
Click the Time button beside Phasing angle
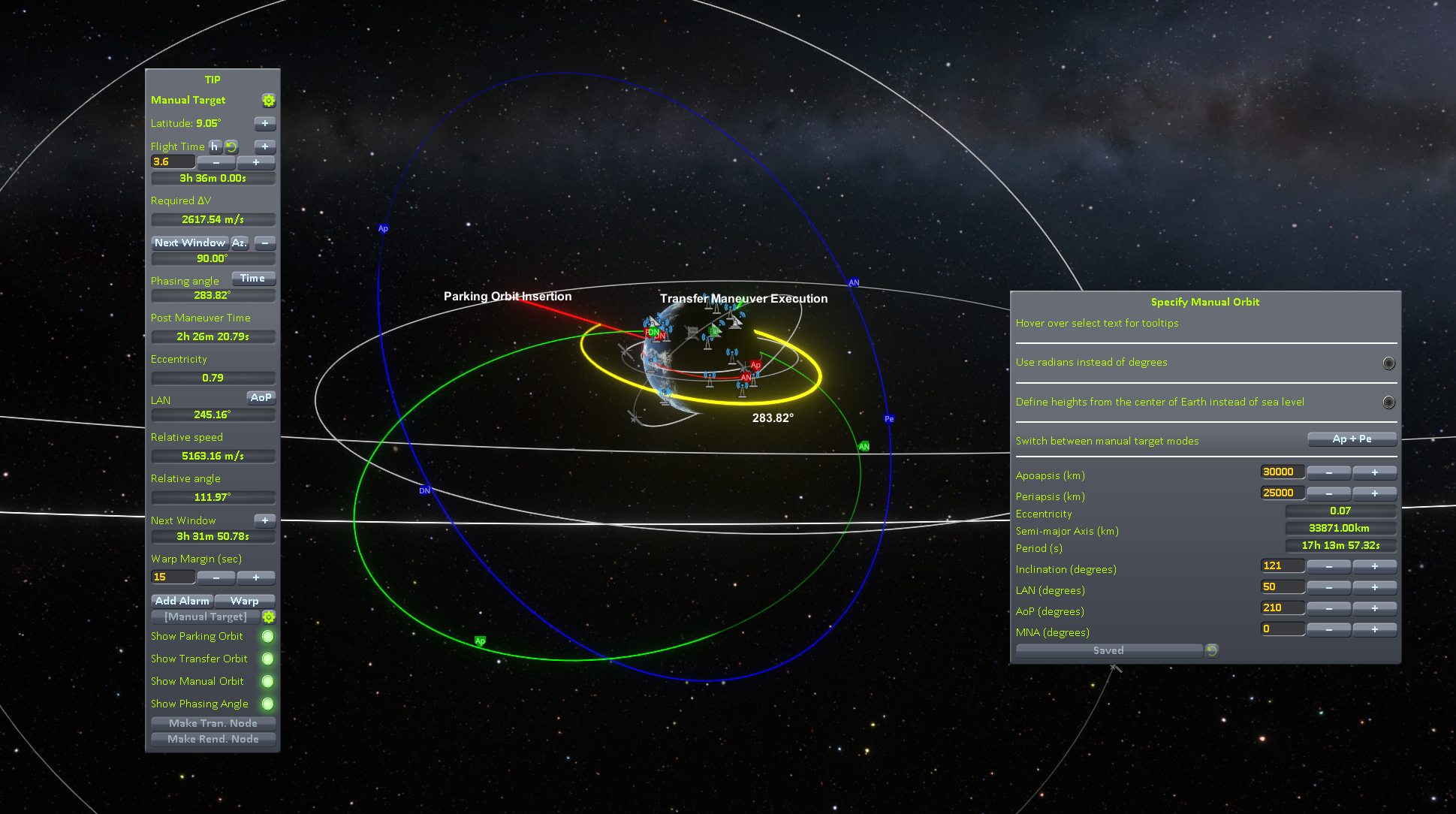click(x=253, y=279)
